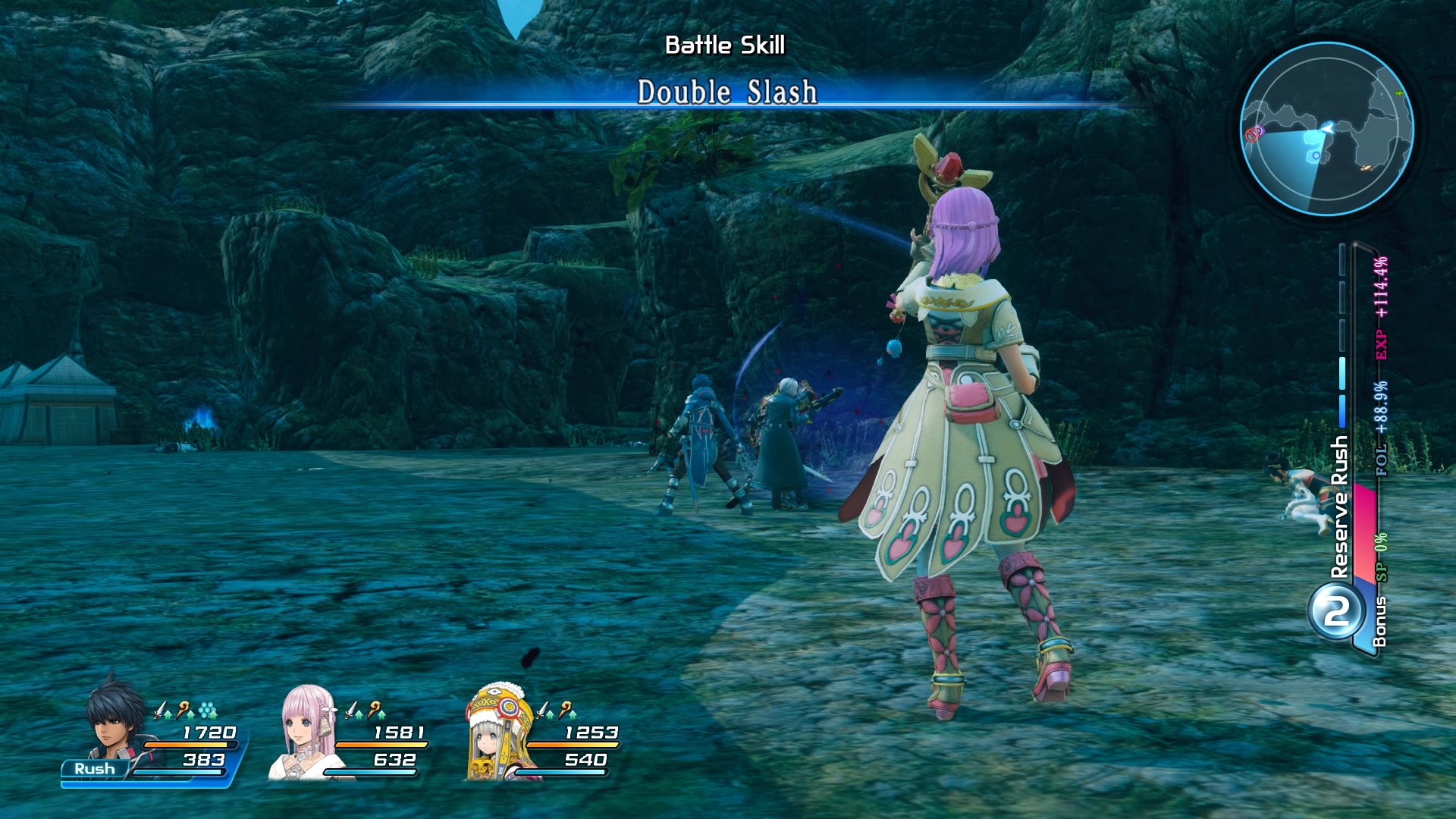Select the dark-haired swordsman party portrait
Image resolution: width=1456 pixels, height=819 pixels.
(x=115, y=718)
